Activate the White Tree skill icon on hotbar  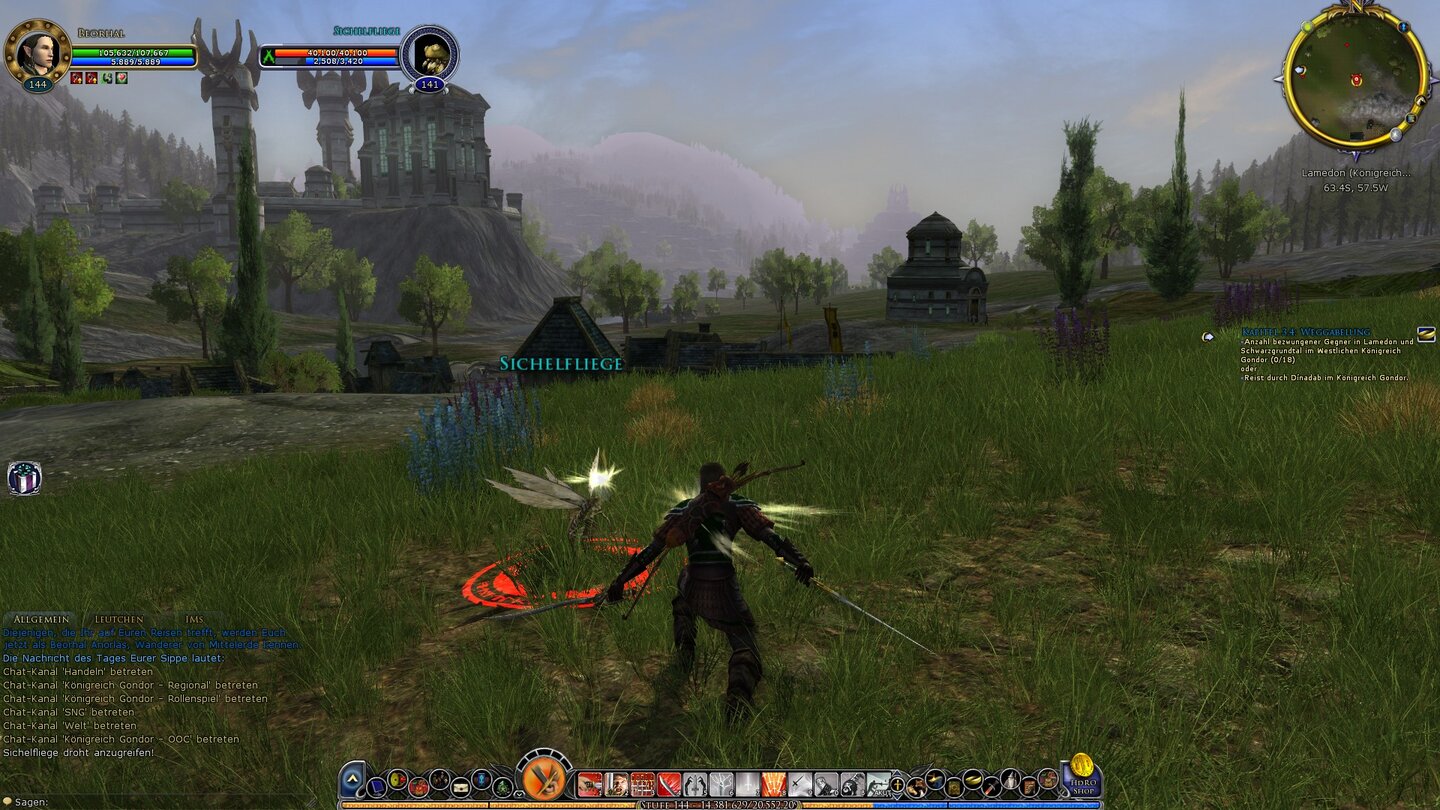[722, 784]
